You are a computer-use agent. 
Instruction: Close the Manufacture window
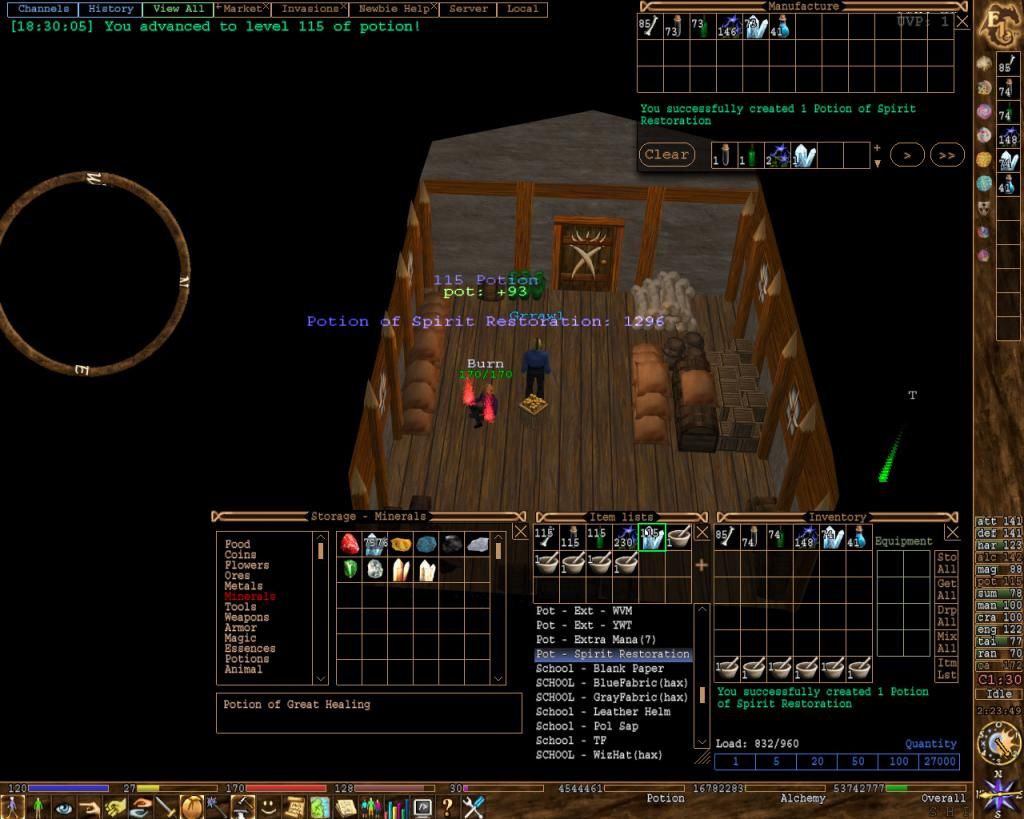[x=962, y=20]
